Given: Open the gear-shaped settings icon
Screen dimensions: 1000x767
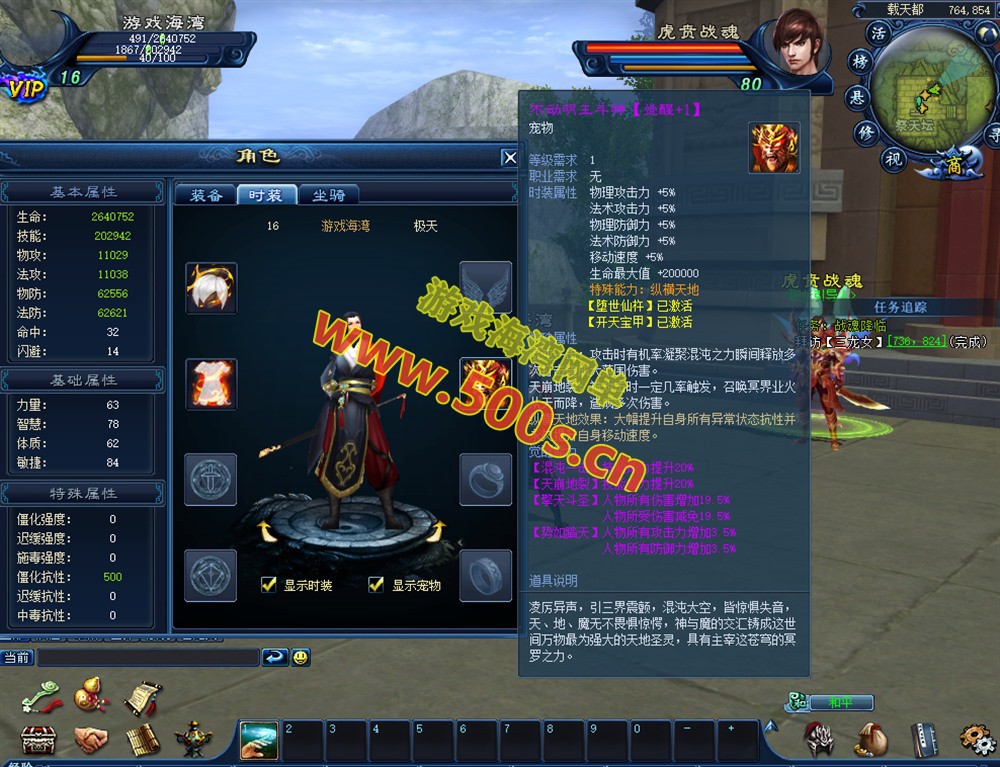Looking at the screenshot, I should click(x=976, y=739).
